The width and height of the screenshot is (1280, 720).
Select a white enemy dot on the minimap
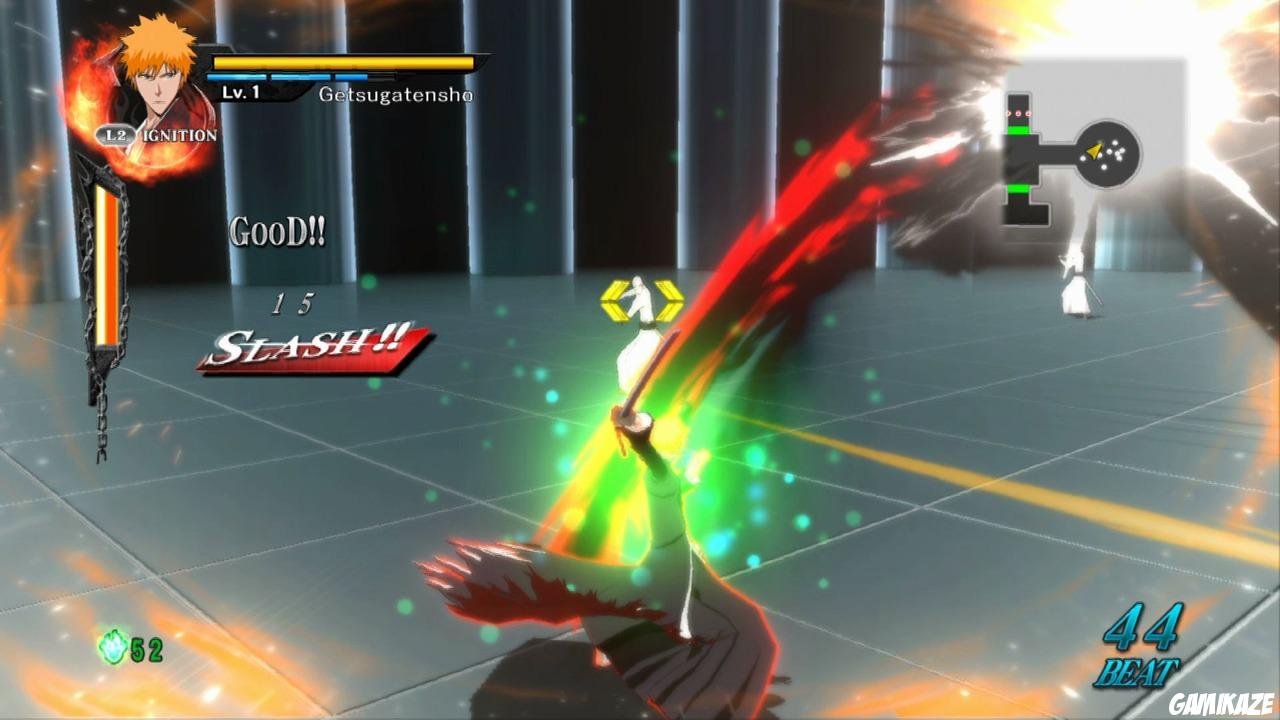point(1115,142)
